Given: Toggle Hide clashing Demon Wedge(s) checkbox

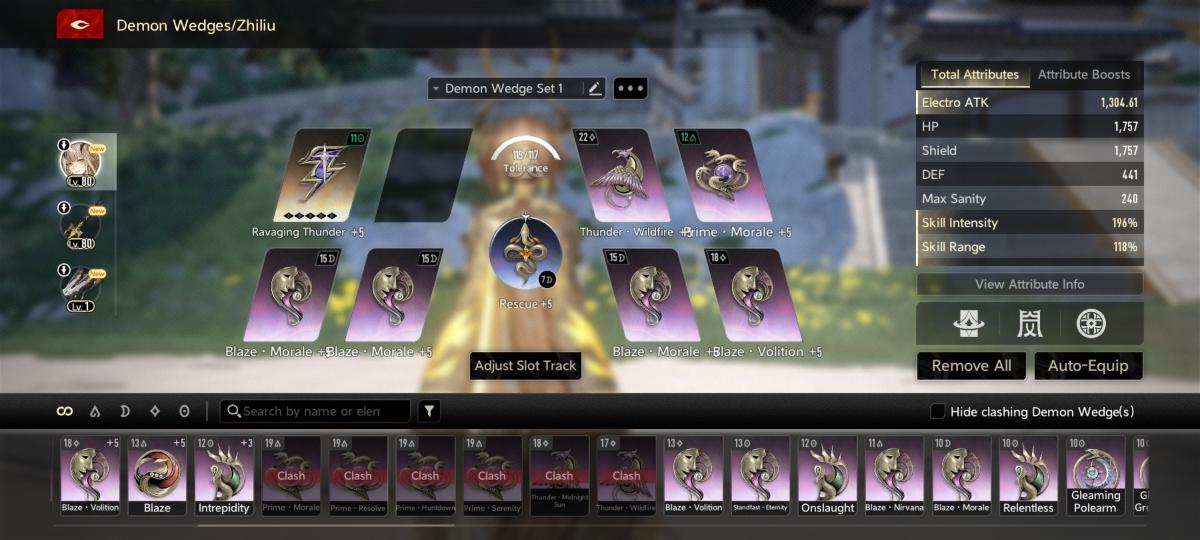Looking at the screenshot, I should [937, 412].
